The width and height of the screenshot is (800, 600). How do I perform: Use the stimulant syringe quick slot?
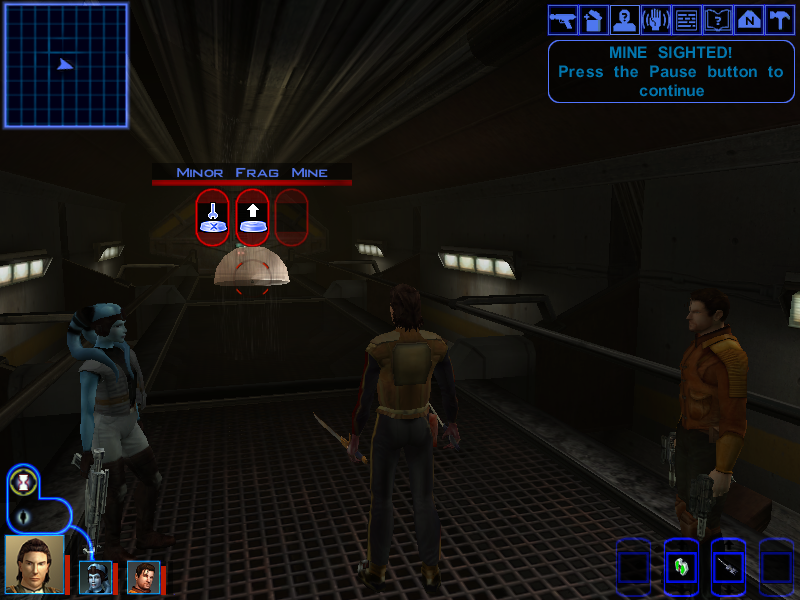(x=729, y=568)
